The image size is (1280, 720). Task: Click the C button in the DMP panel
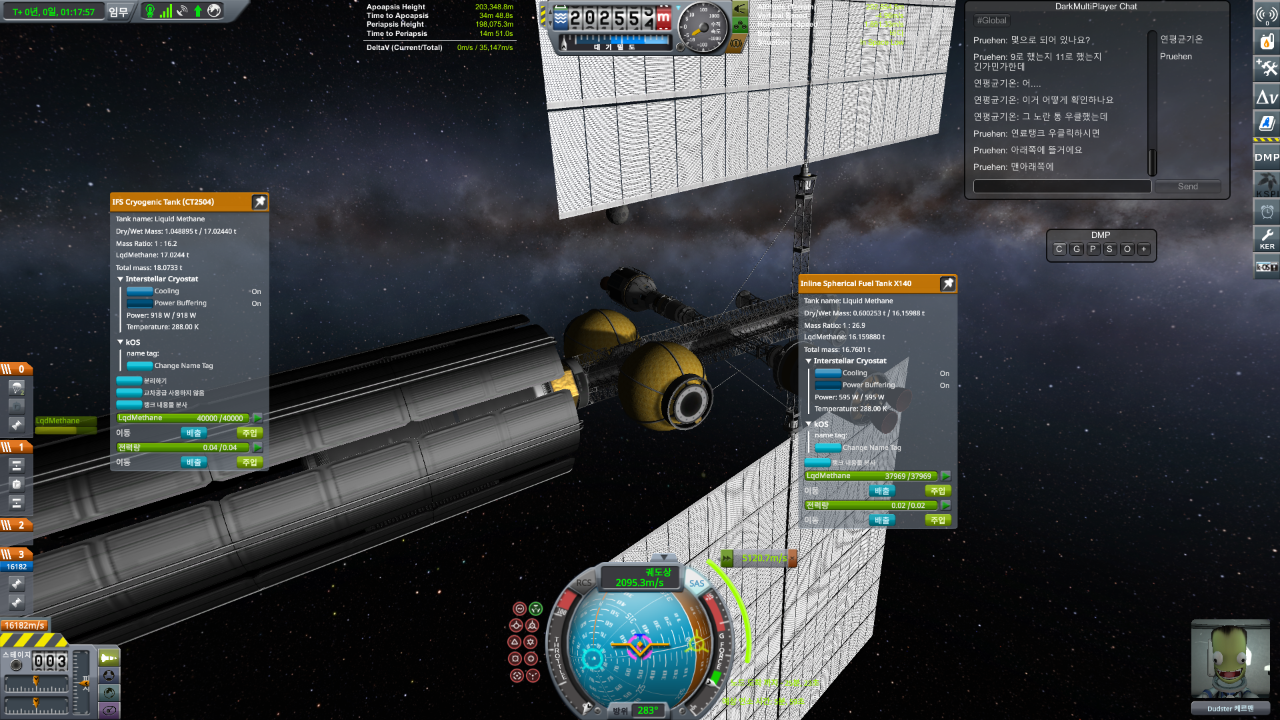coord(1061,249)
